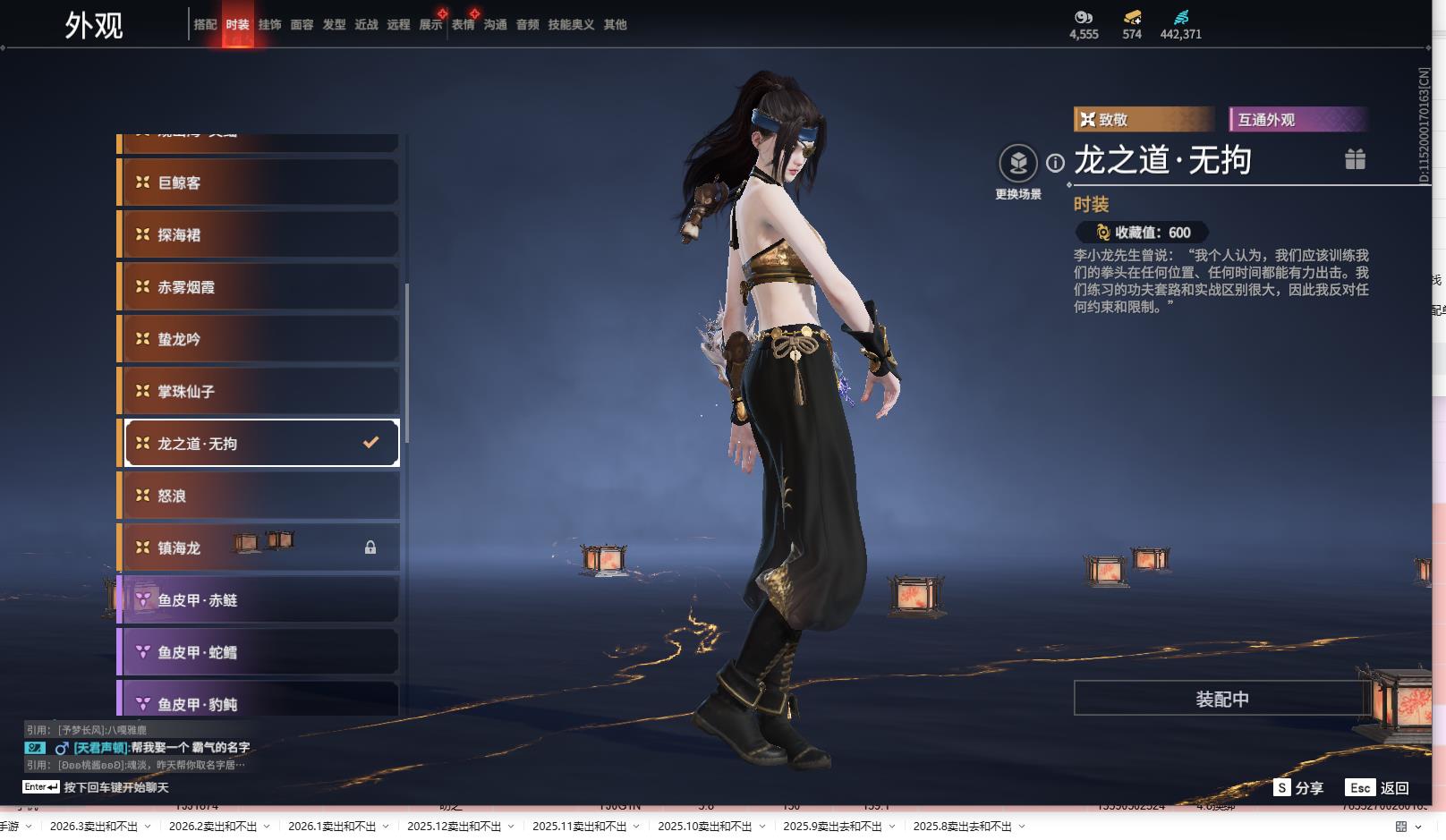Screen dimensions: 1446x840
Task: Select the 鱼皮甲·蛇鳢 outfit
Action: (259, 652)
